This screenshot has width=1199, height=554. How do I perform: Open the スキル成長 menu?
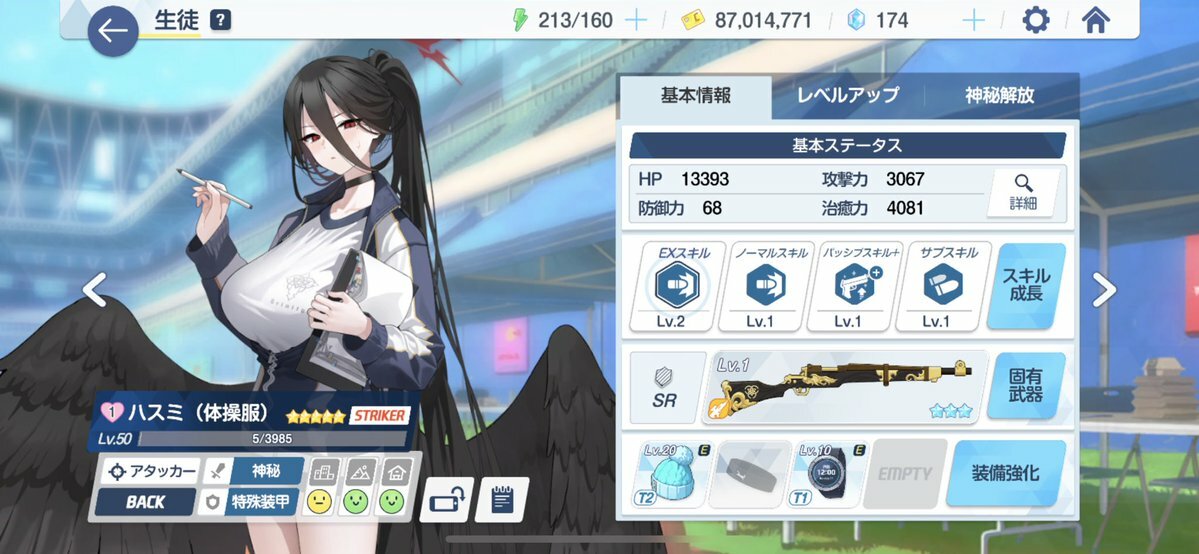pyautogui.click(x=1025, y=287)
